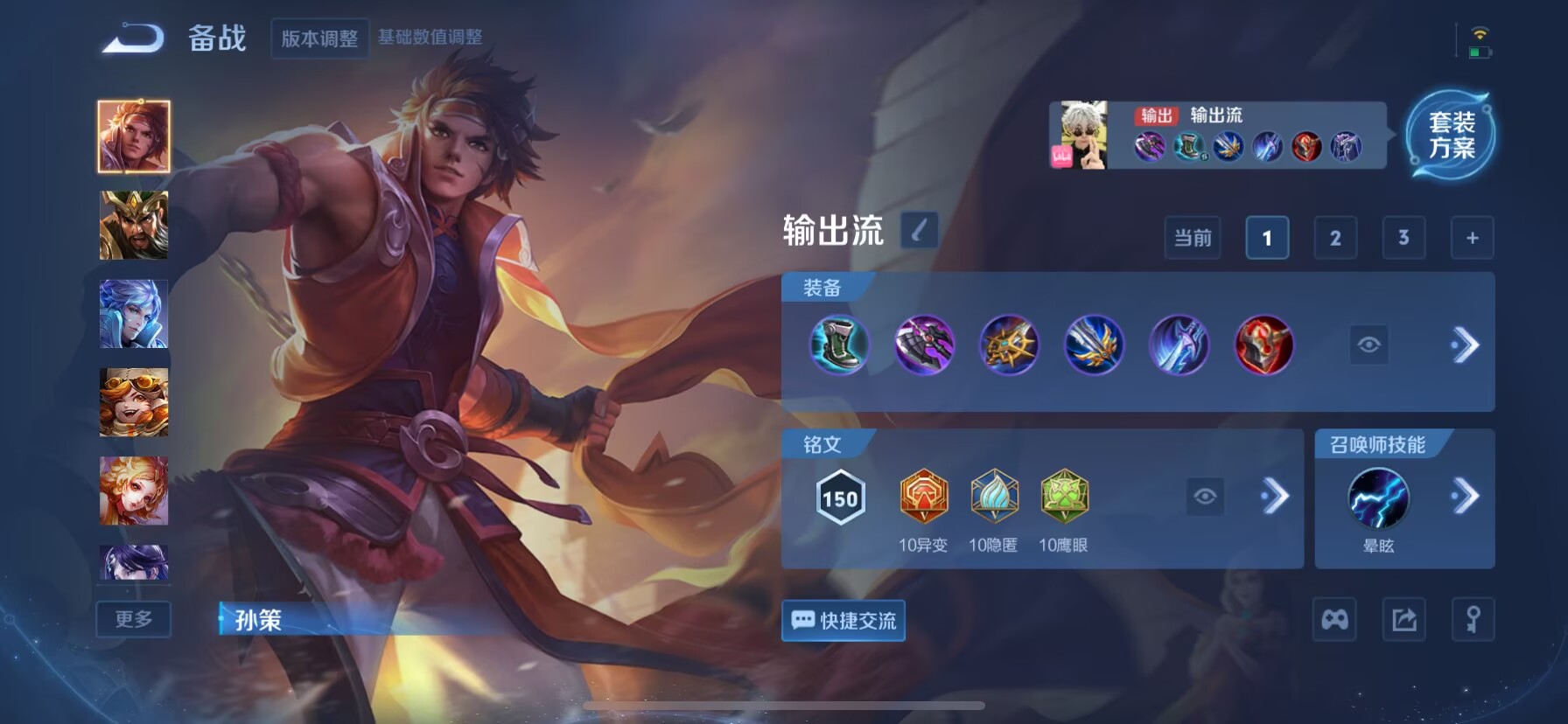This screenshot has width=1568, height=724.
Task: Open the 10隐匿 rune icon
Action: (994, 498)
